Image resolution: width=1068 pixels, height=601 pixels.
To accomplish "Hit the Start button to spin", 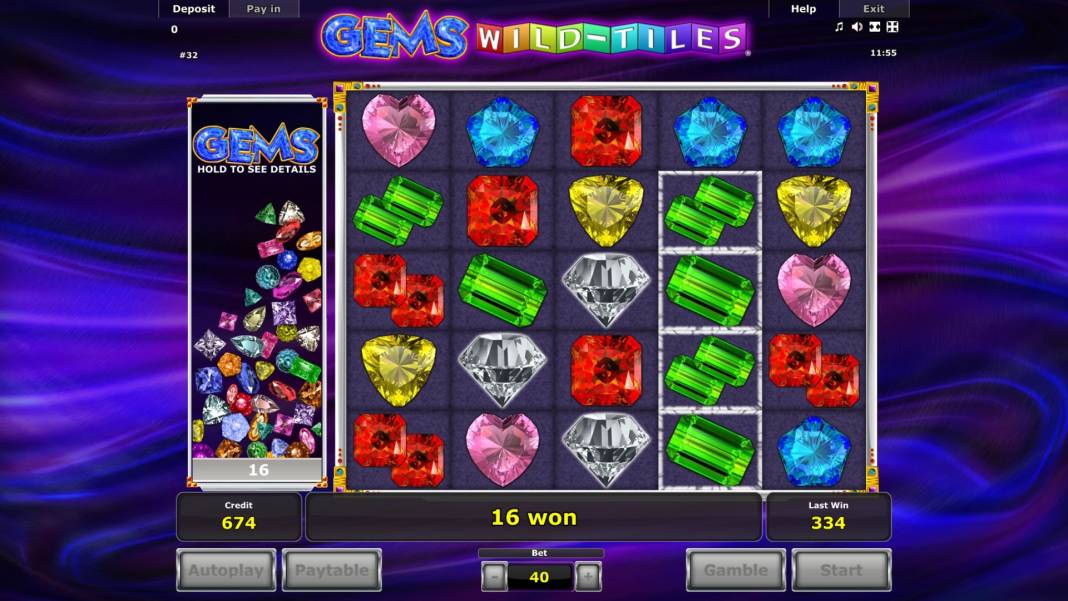I will click(x=841, y=570).
